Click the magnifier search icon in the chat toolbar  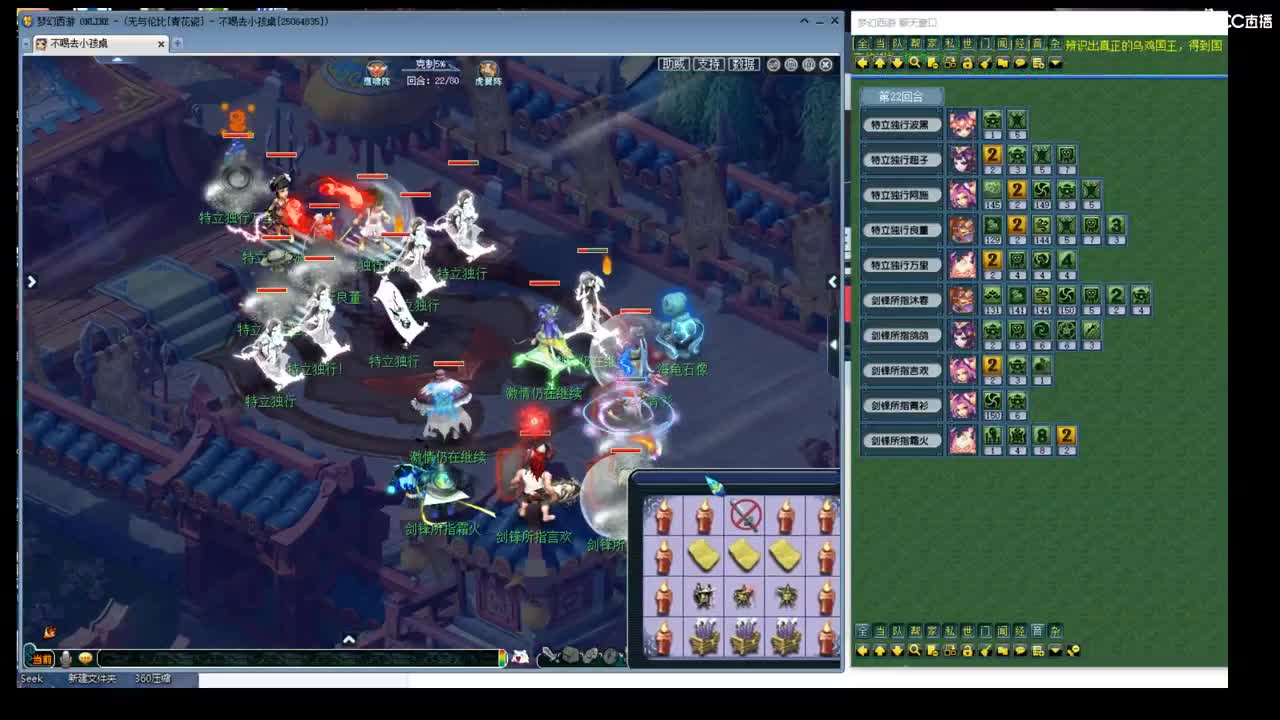[915, 64]
